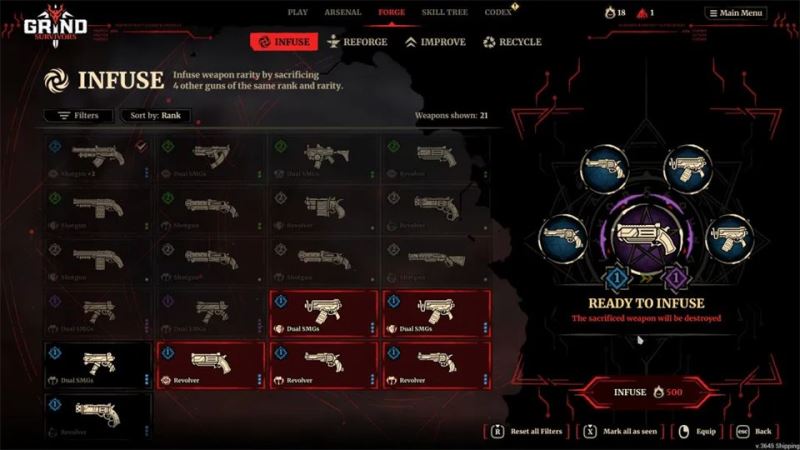Open the Codex tab

point(497,12)
